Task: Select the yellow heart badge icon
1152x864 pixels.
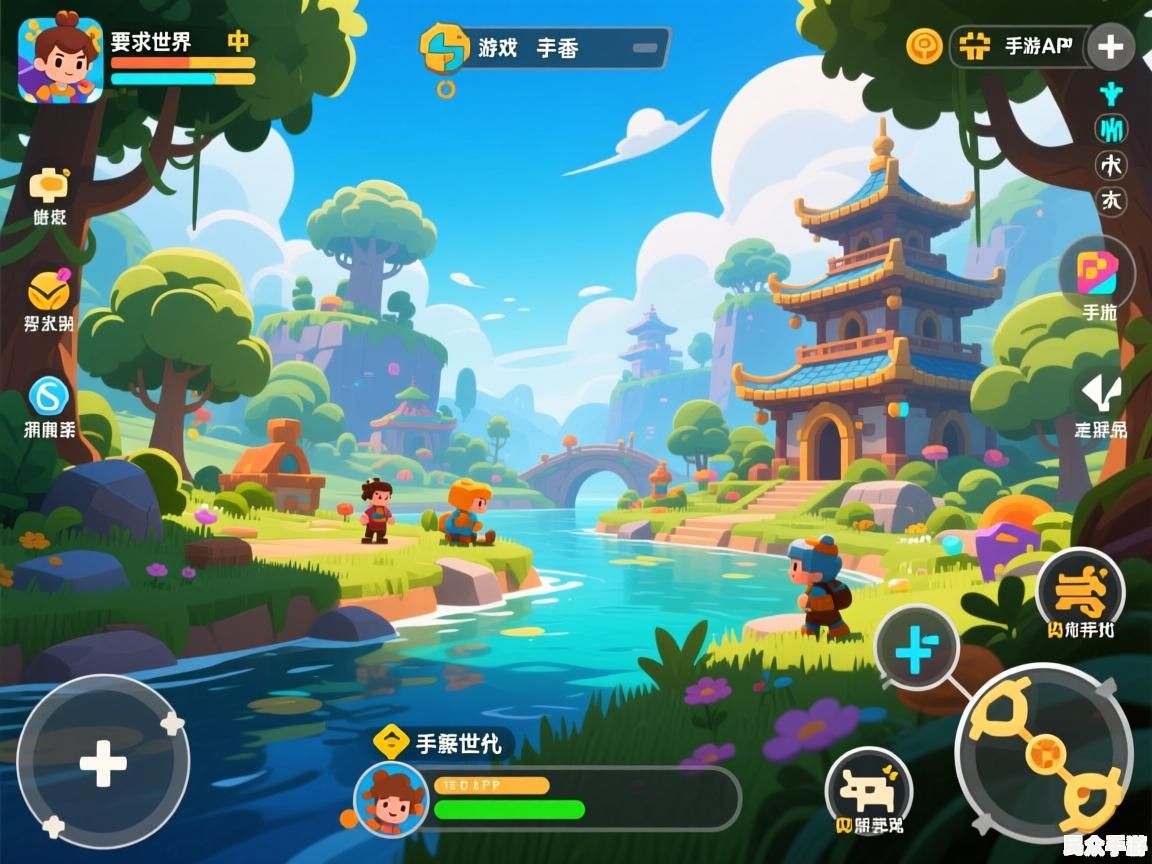Action: click(48, 291)
